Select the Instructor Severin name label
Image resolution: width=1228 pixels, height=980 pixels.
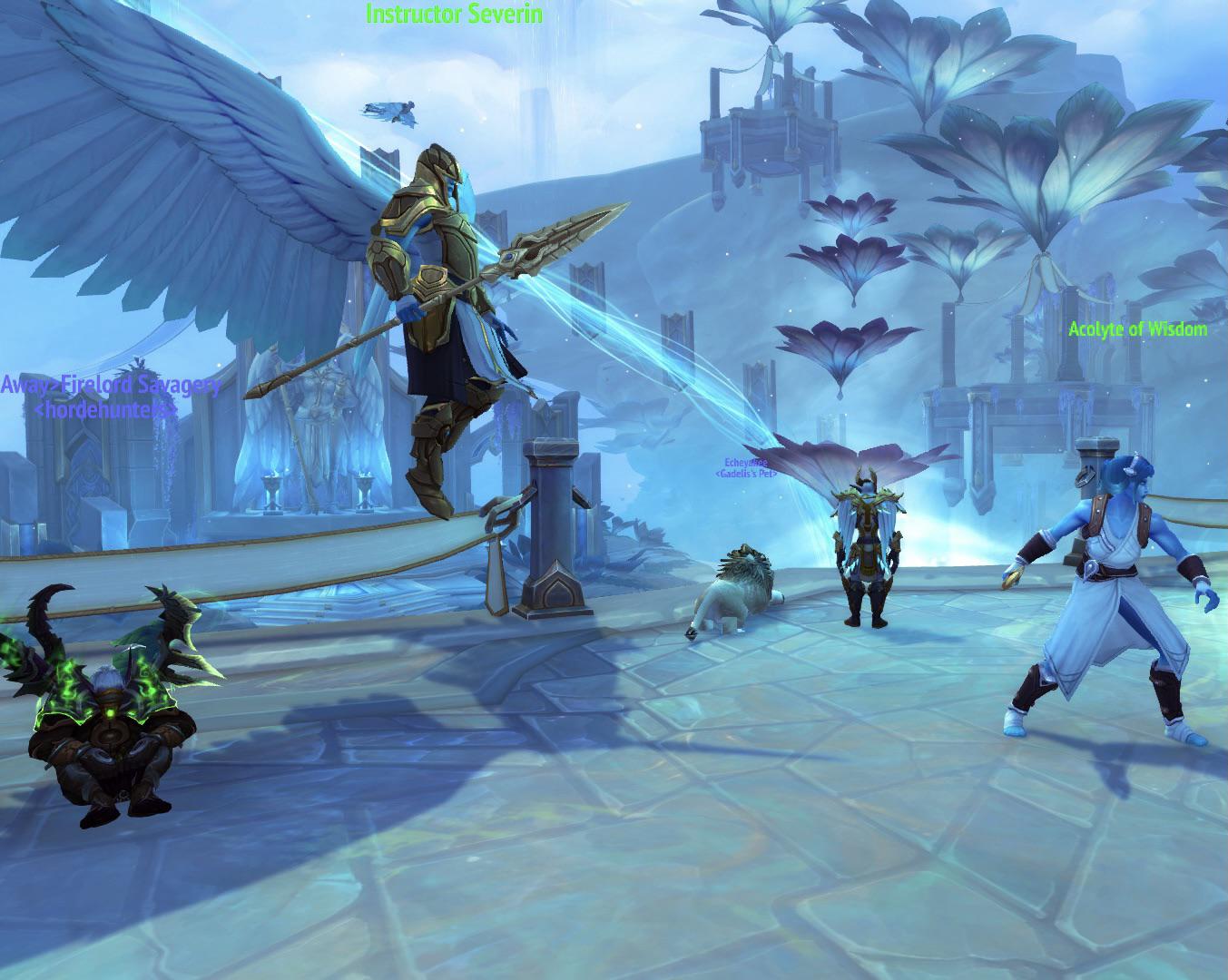[454, 14]
